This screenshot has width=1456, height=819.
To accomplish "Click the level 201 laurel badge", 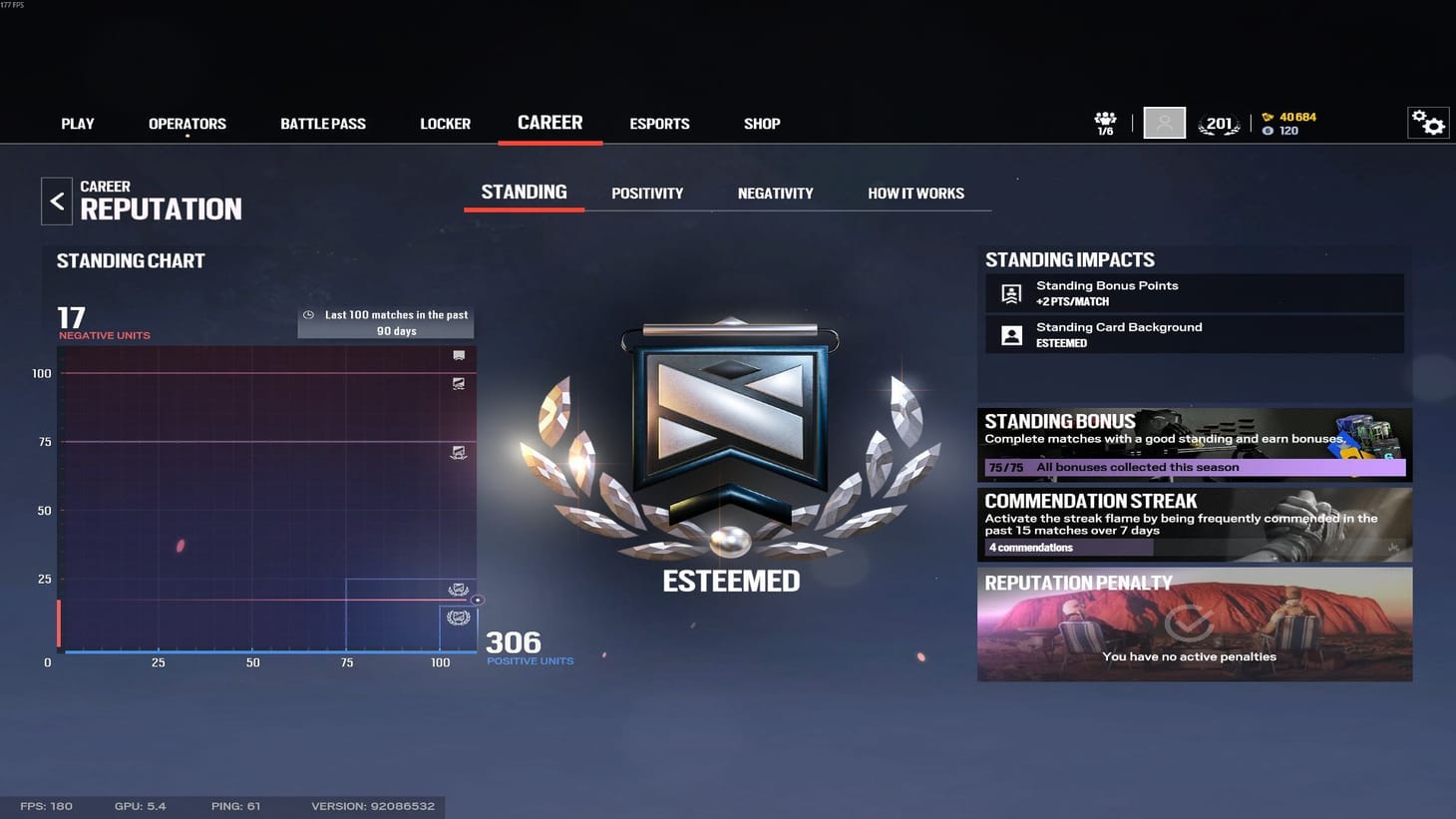I will [x=1218, y=122].
